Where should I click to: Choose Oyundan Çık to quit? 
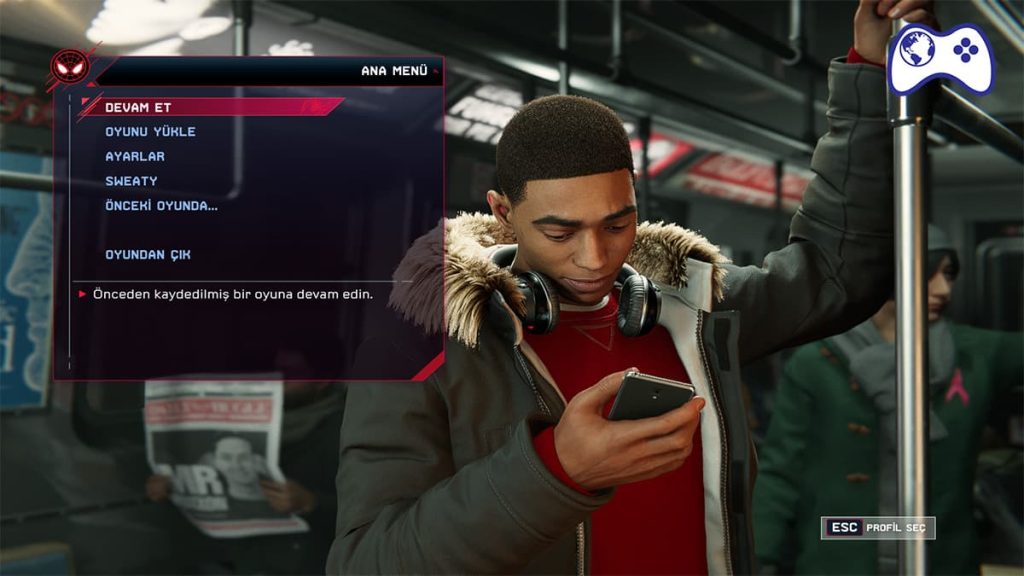click(148, 255)
